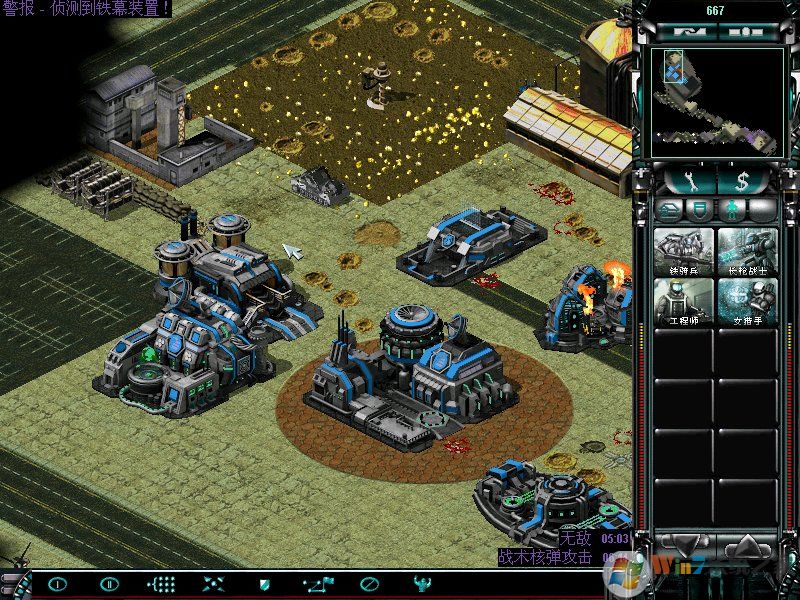Select the dotted formation command button
The image size is (800, 600).
(162, 584)
